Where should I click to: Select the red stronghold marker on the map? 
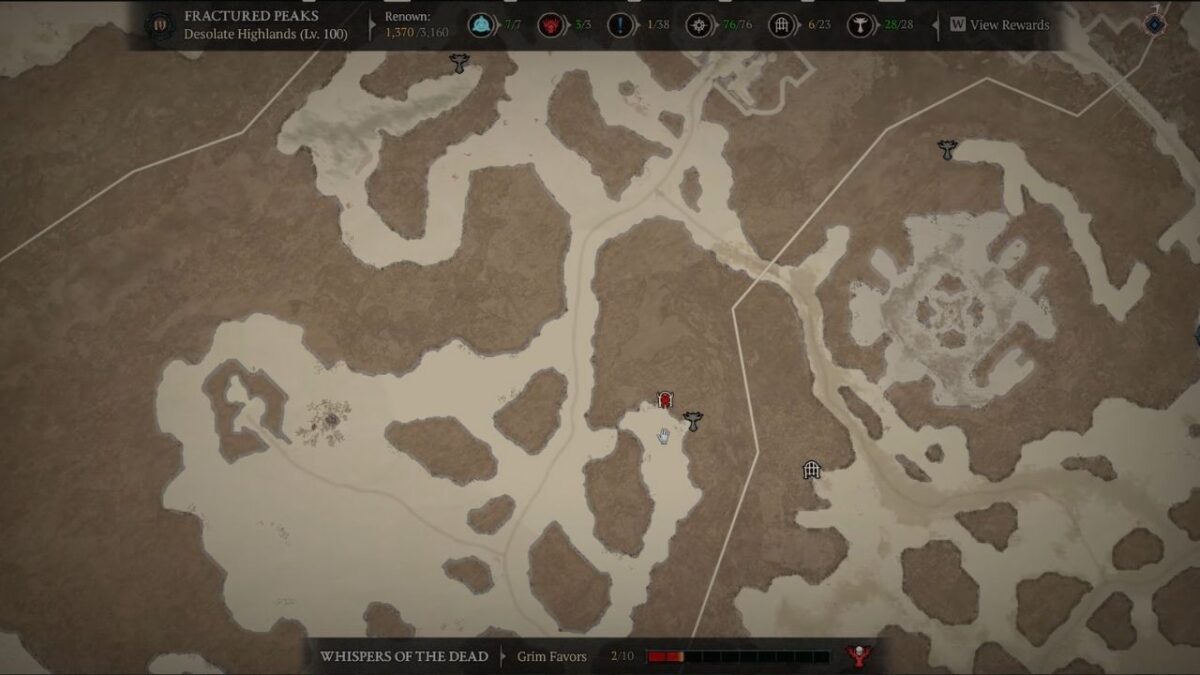tap(664, 400)
